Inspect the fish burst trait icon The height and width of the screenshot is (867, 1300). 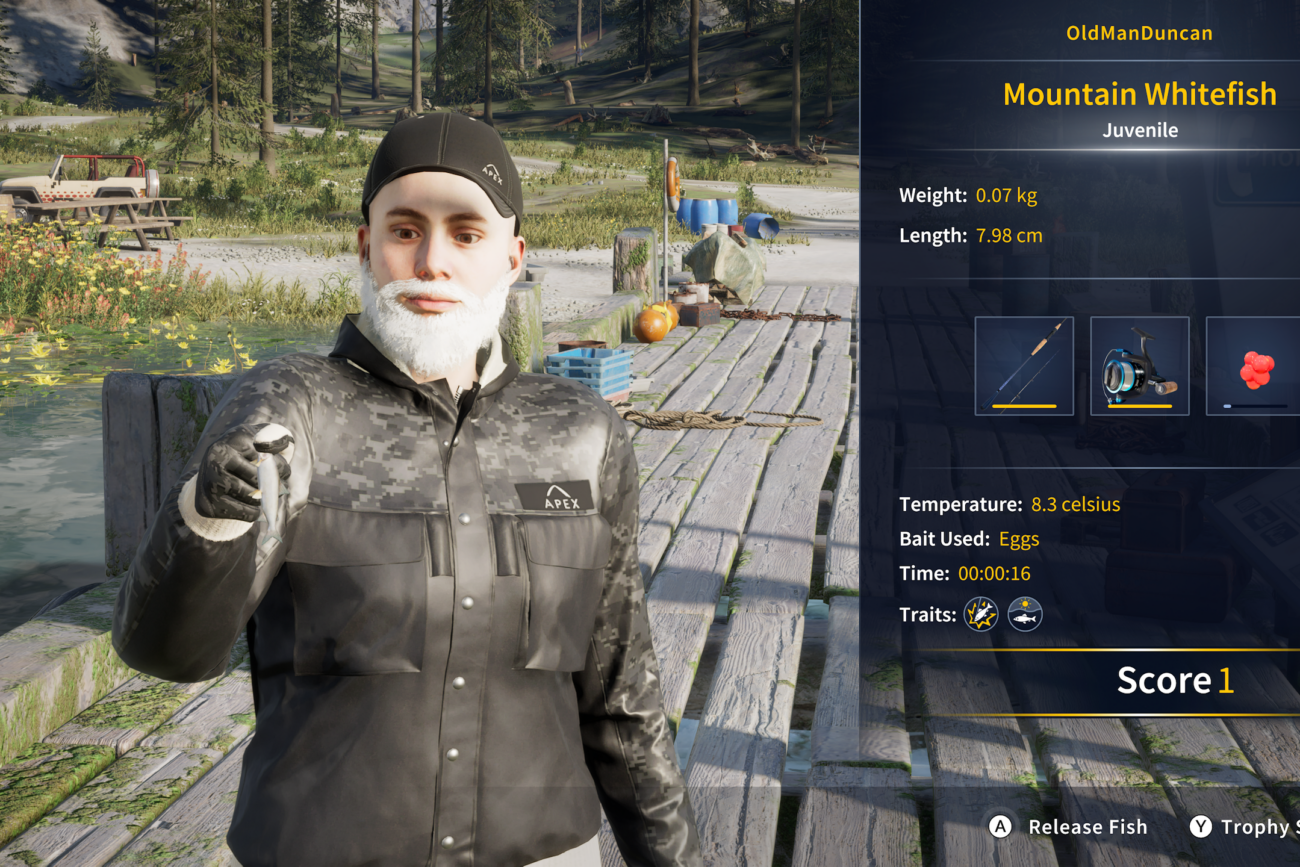[x=981, y=614]
